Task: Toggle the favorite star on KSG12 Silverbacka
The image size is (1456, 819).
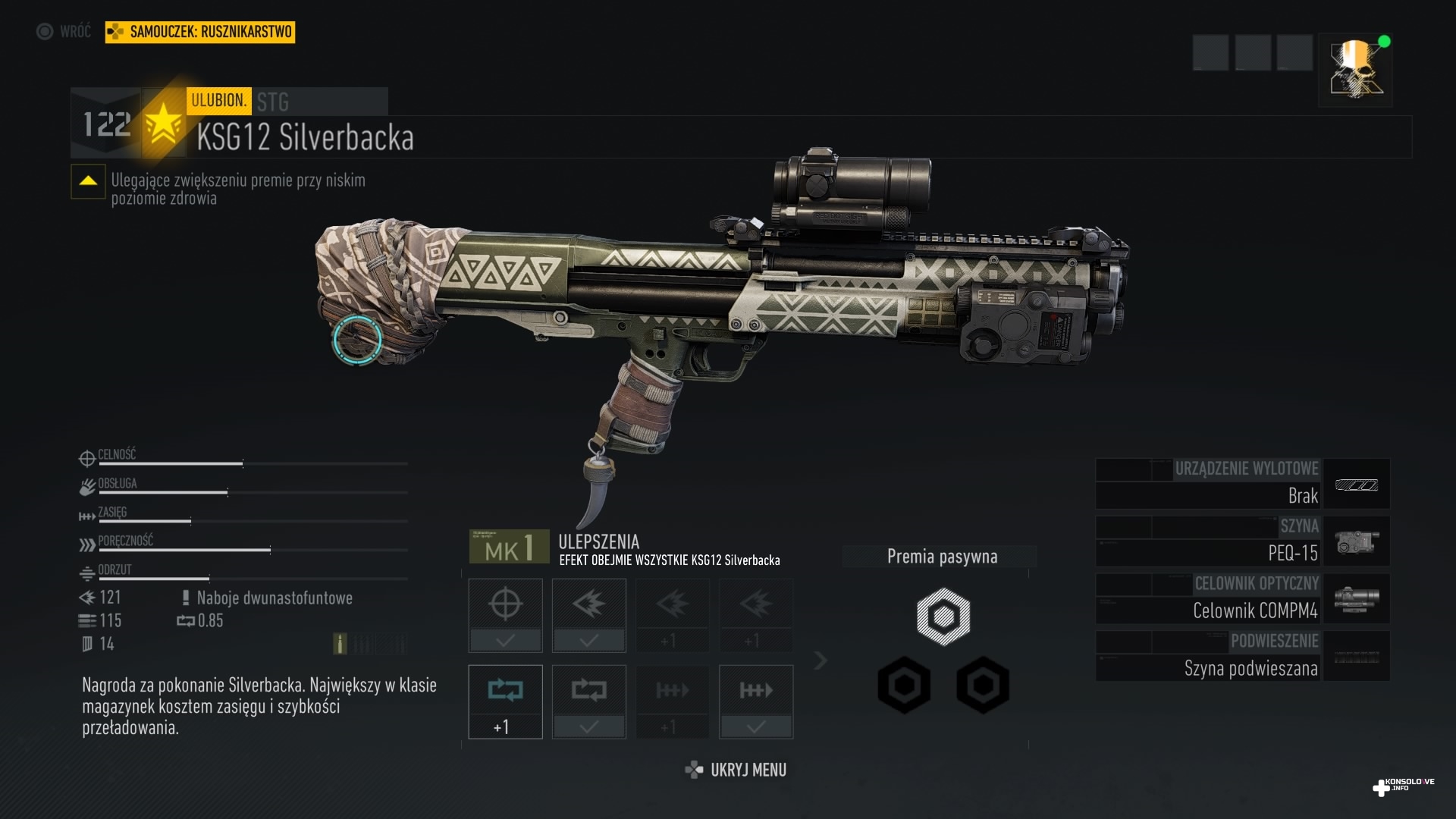Action: [163, 124]
